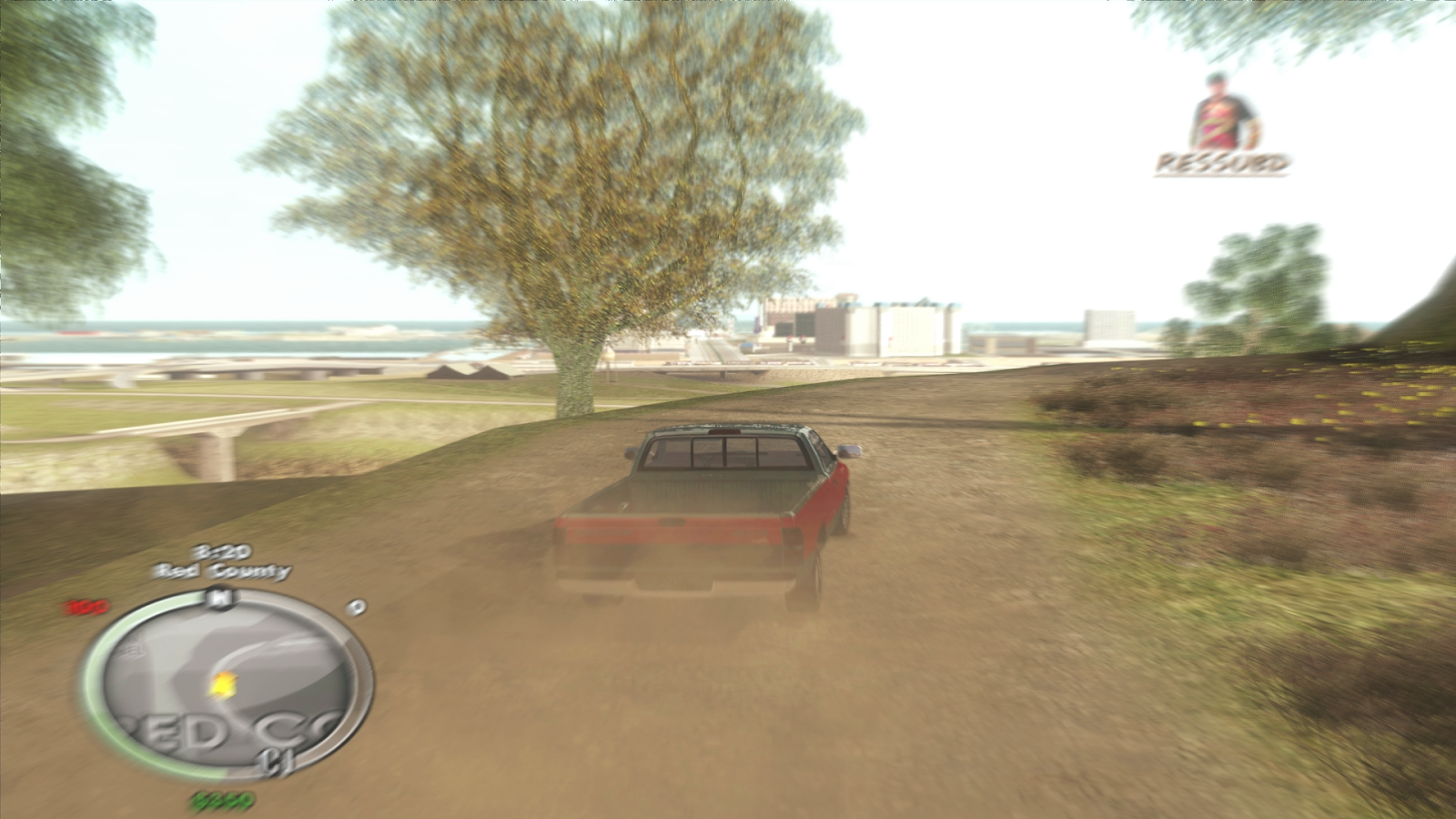Open the RESSURD server logo text
Viewport: 1456px width, 819px height.
pos(1224,164)
